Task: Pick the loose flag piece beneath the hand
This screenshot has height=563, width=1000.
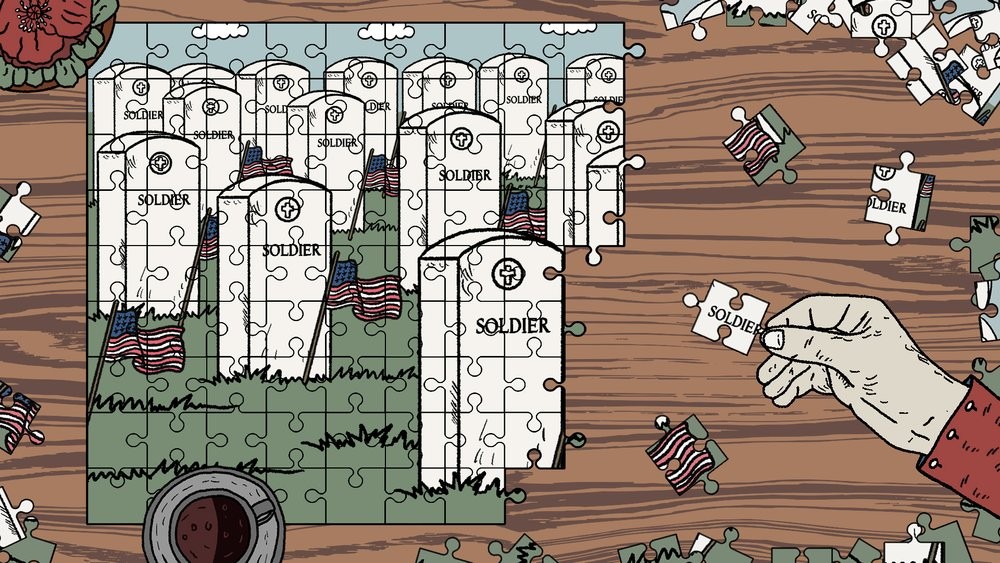Action: pos(680,452)
